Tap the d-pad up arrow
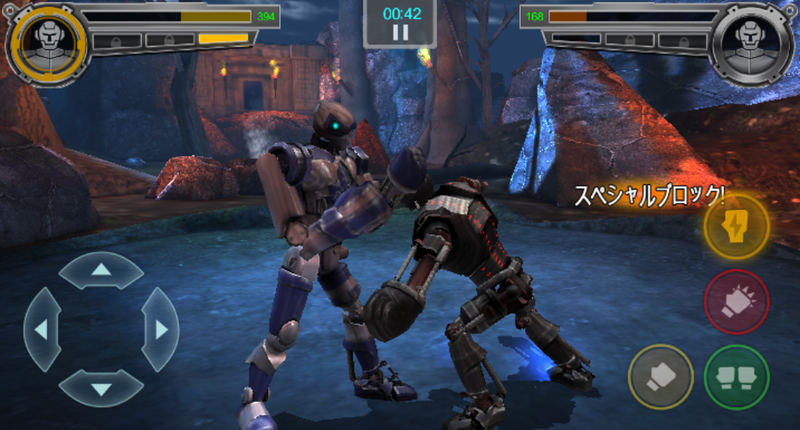The height and width of the screenshot is (430, 800). tap(101, 270)
